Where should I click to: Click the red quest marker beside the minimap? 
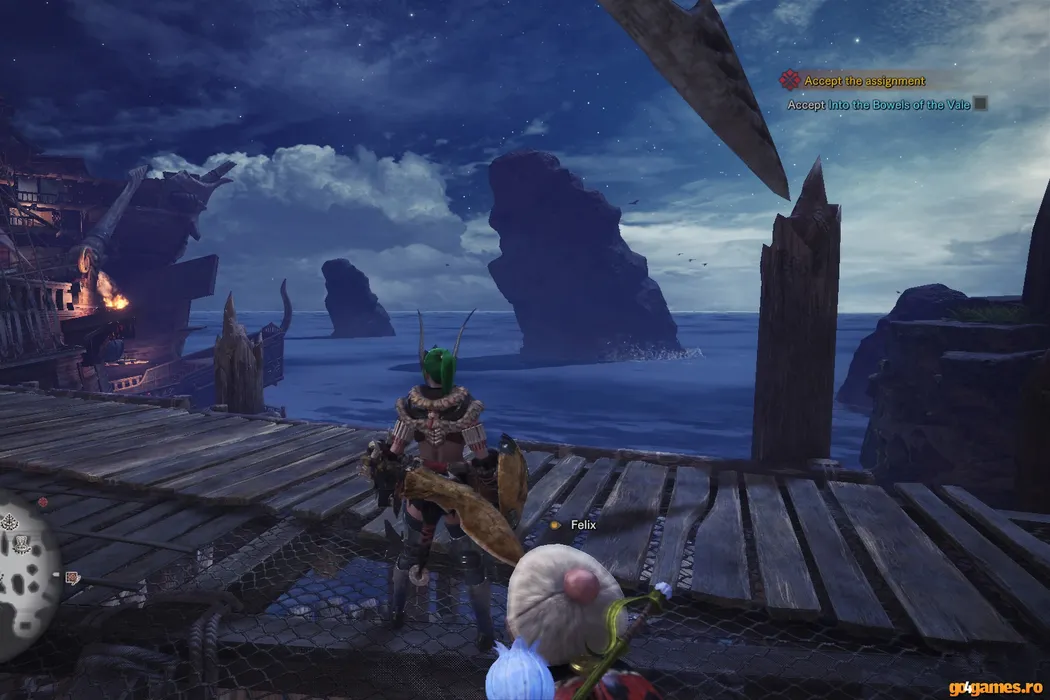pos(72,576)
